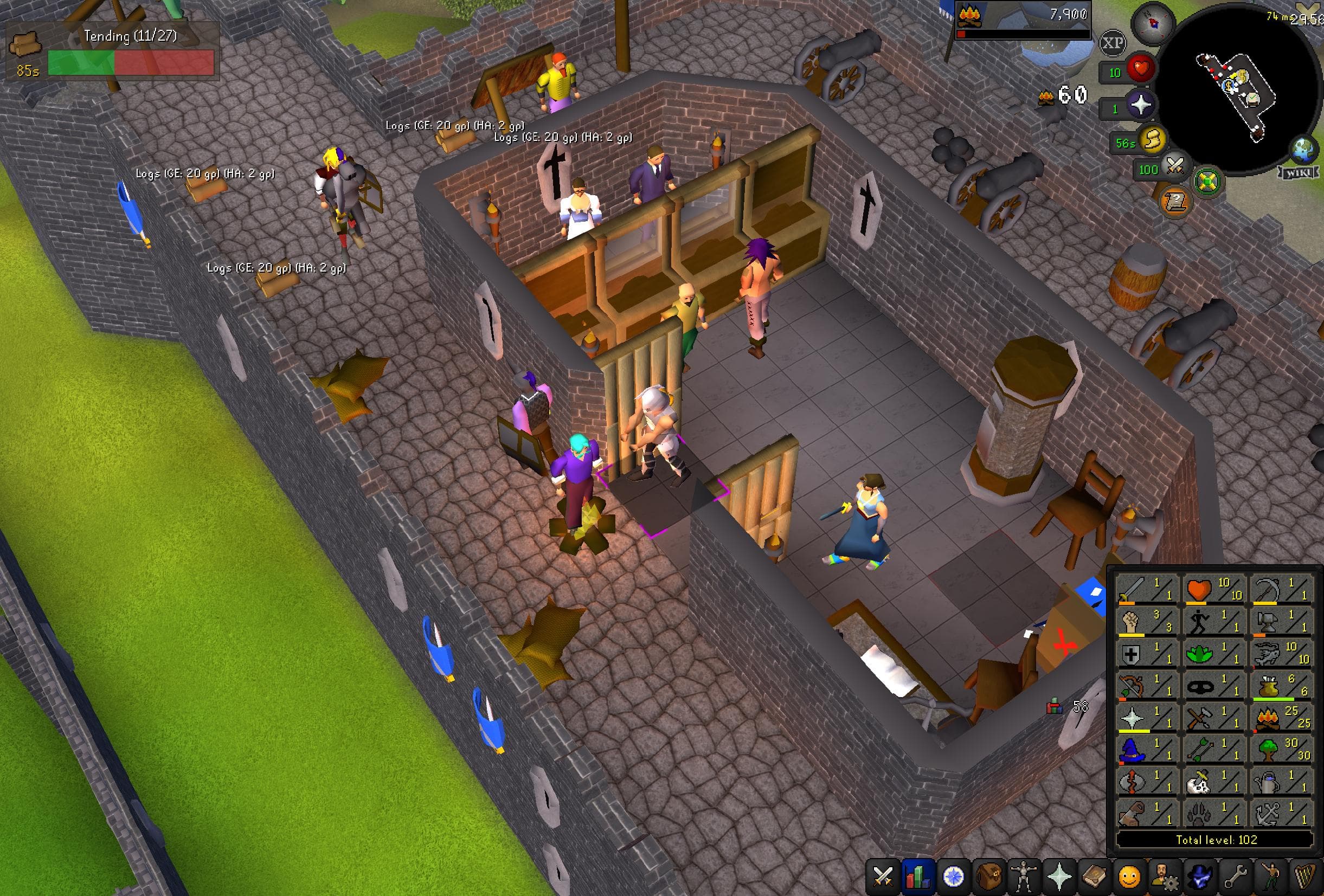Click the Wiki lookup button
Viewport: 1324px width, 896px height.
point(1299,174)
